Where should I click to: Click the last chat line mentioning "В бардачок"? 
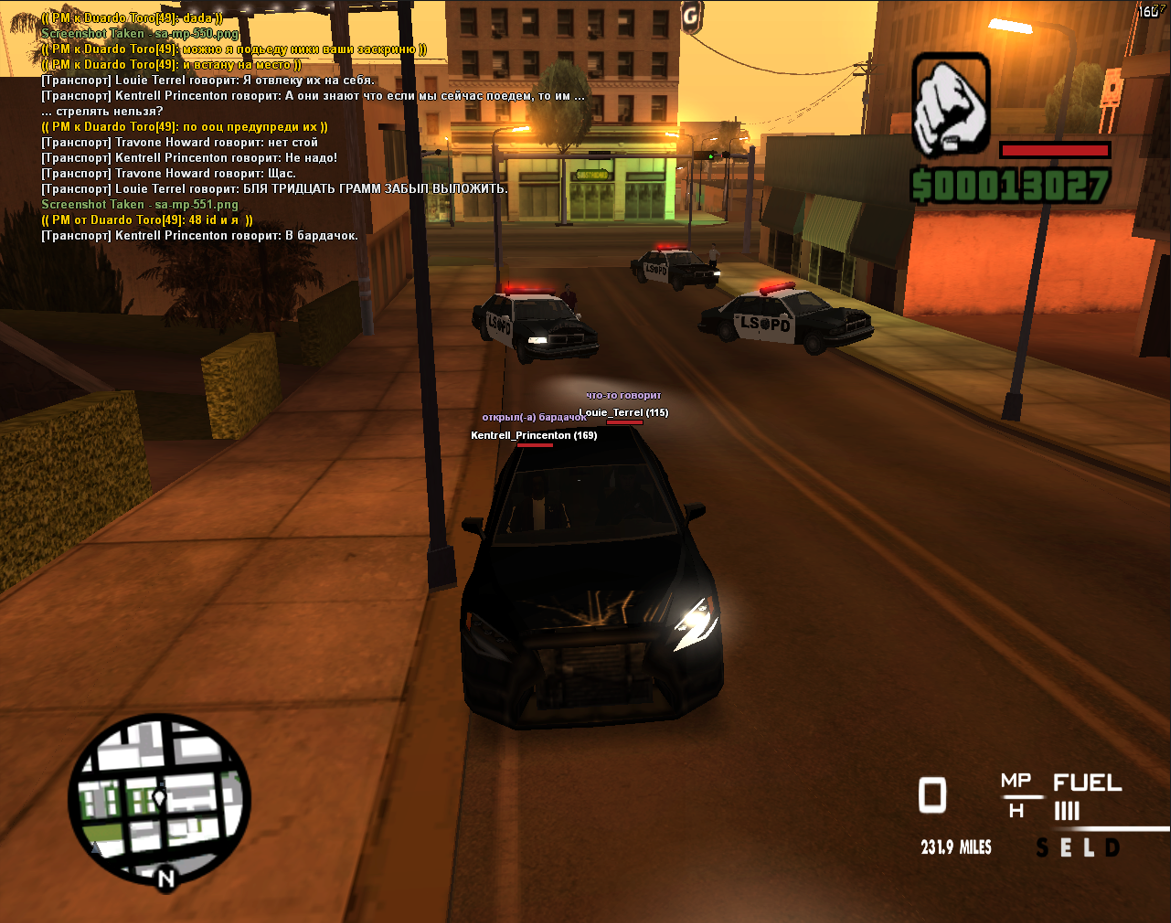(201, 236)
